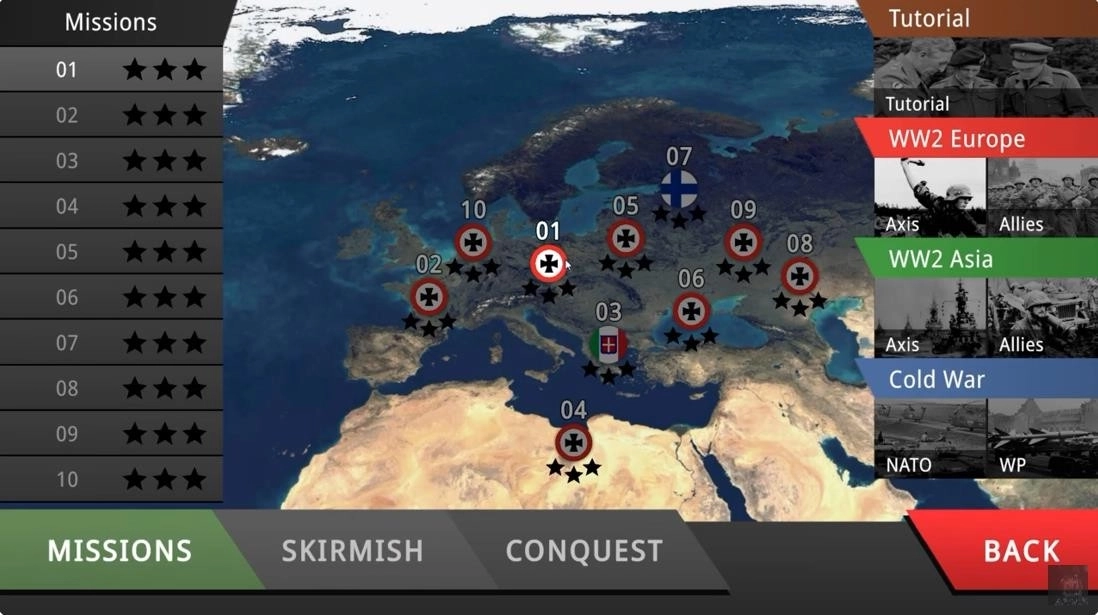Choose WW2 Europe Axis campaign
The width and height of the screenshot is (1098, 615).
point(929,197)
